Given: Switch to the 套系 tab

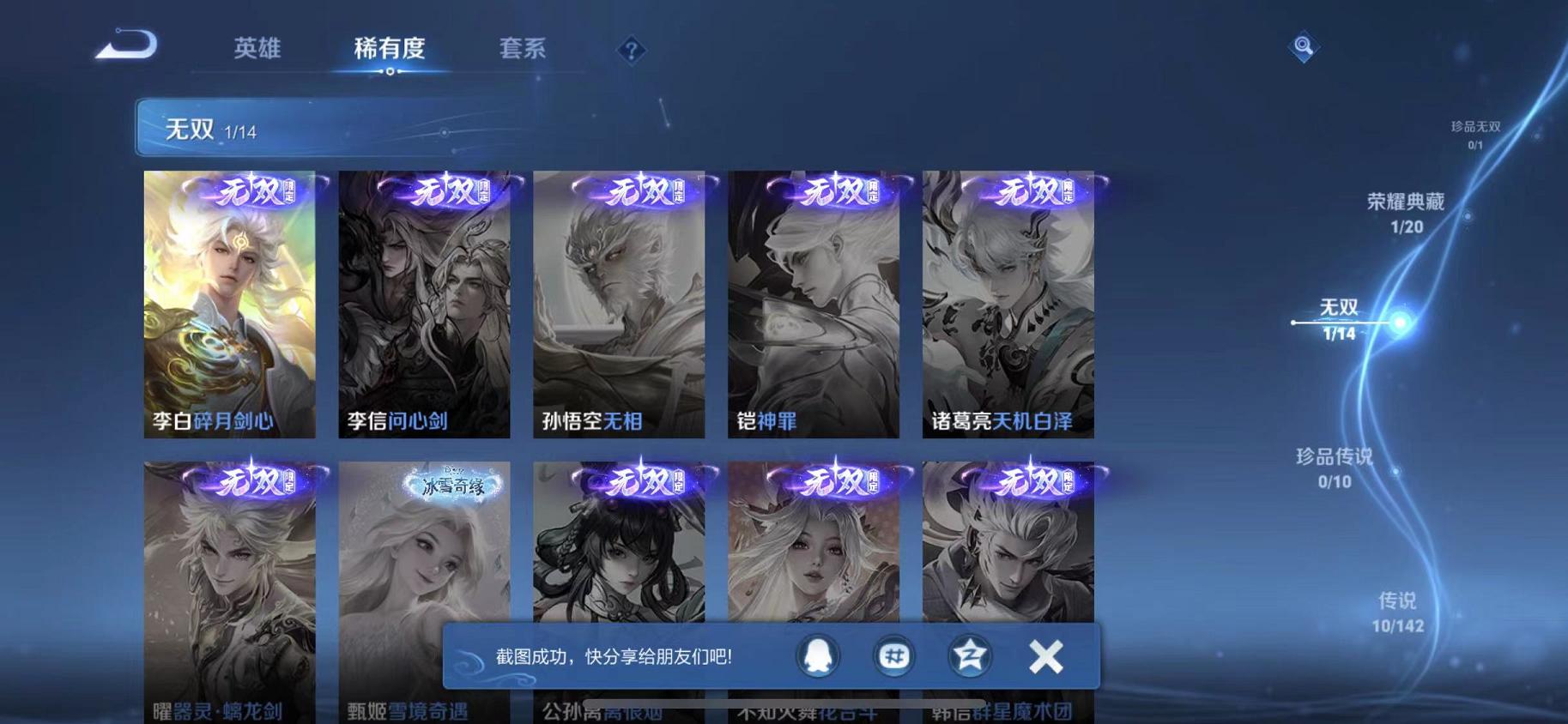Looking at the screenshot, I should tap(525, 49).
